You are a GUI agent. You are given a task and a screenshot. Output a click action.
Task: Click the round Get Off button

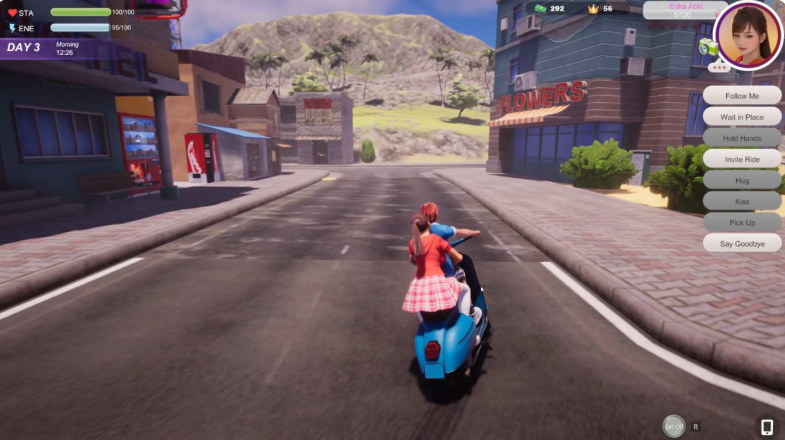point(675,426)
